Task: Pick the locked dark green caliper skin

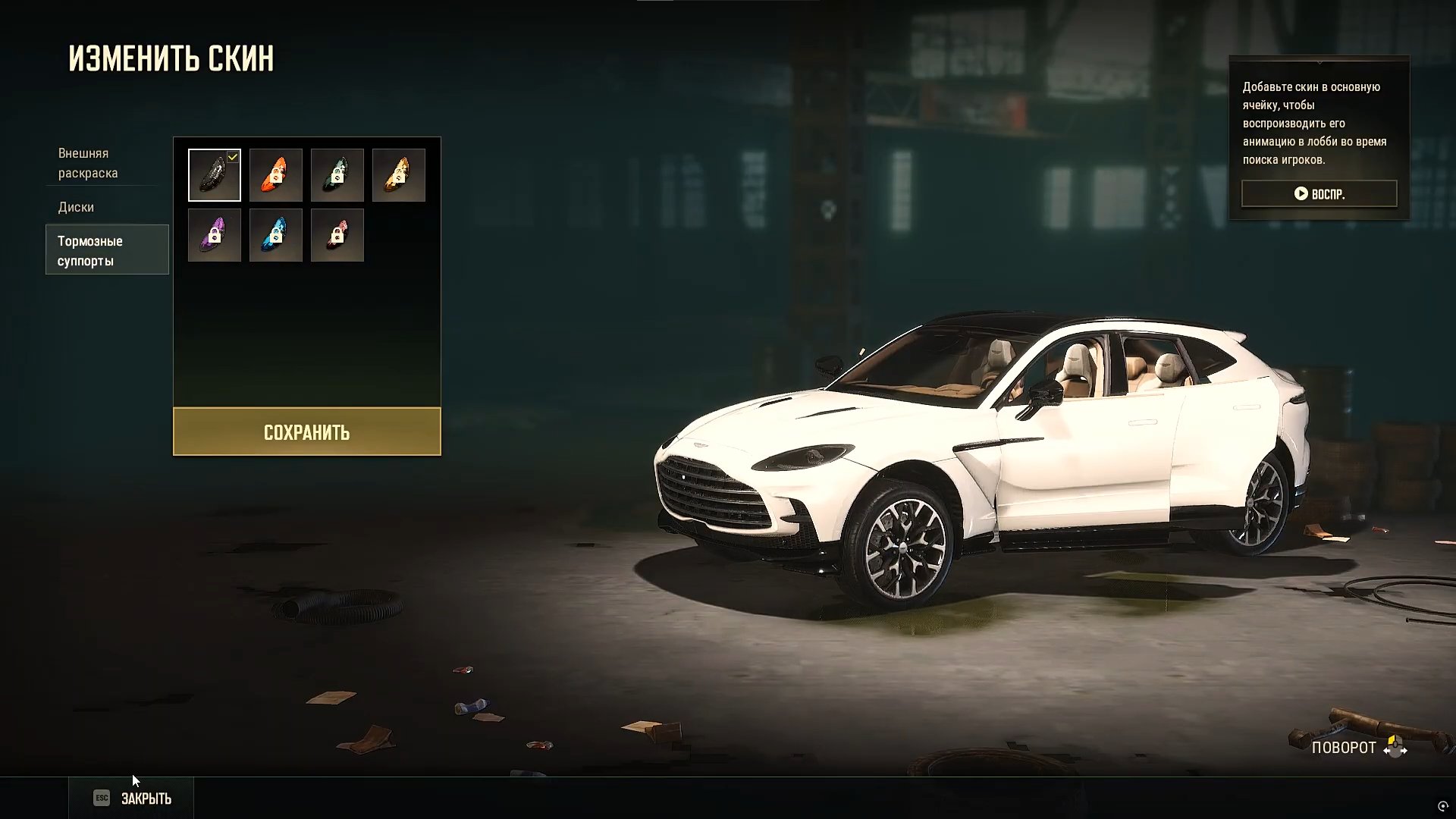Action: tap(337, 175)
